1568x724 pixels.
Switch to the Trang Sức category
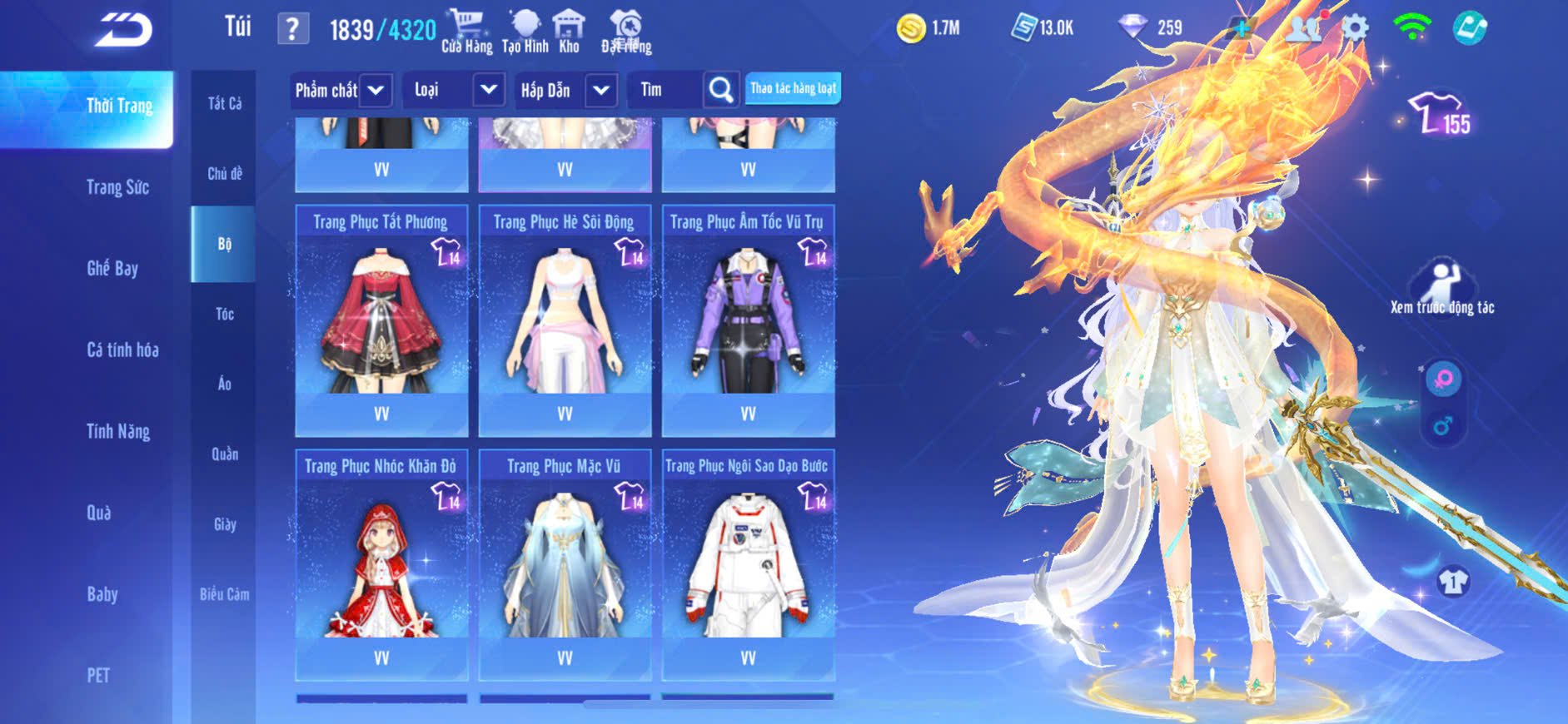[x=117, y=187]
